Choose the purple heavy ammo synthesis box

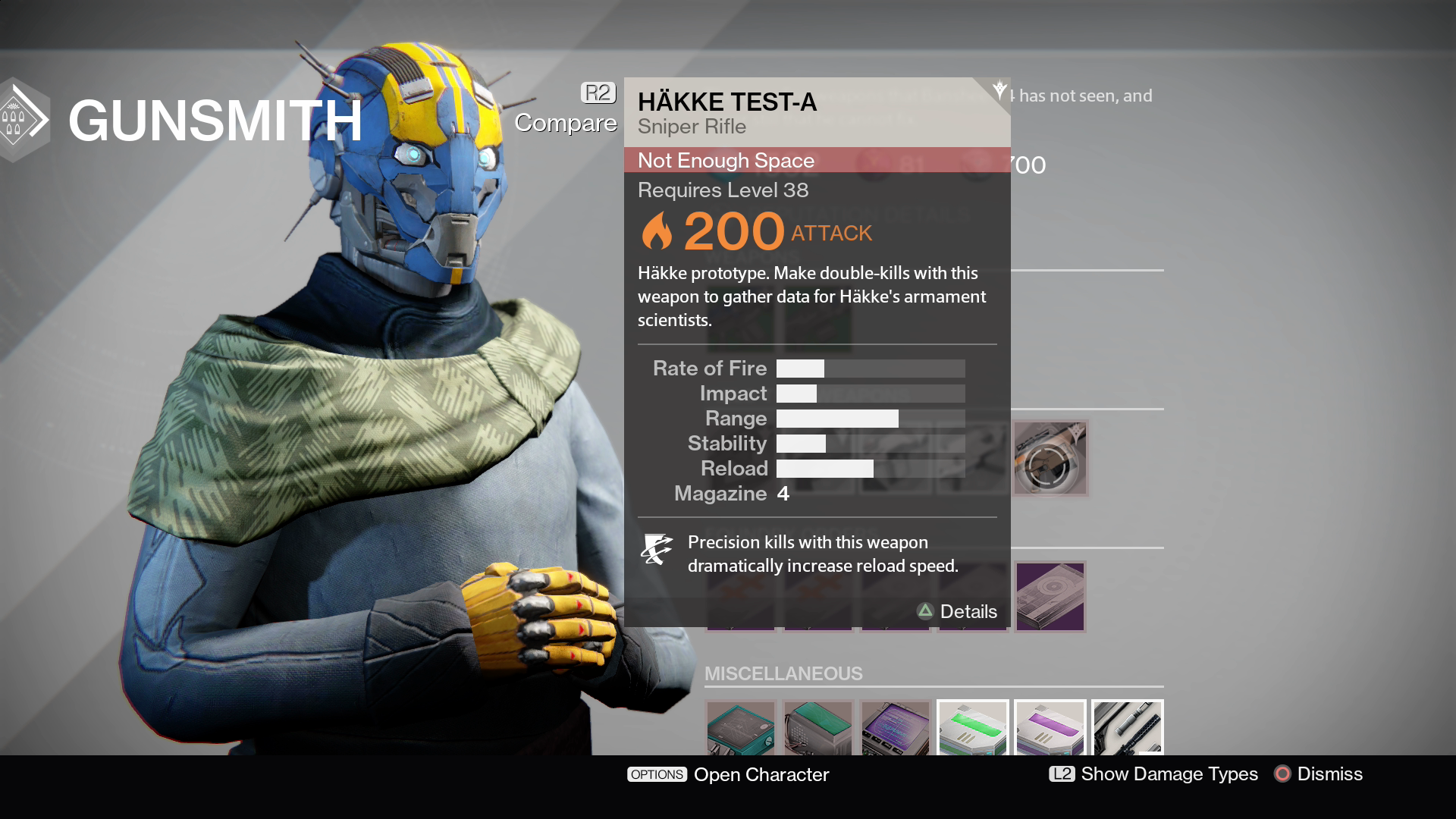(1050, 729)
